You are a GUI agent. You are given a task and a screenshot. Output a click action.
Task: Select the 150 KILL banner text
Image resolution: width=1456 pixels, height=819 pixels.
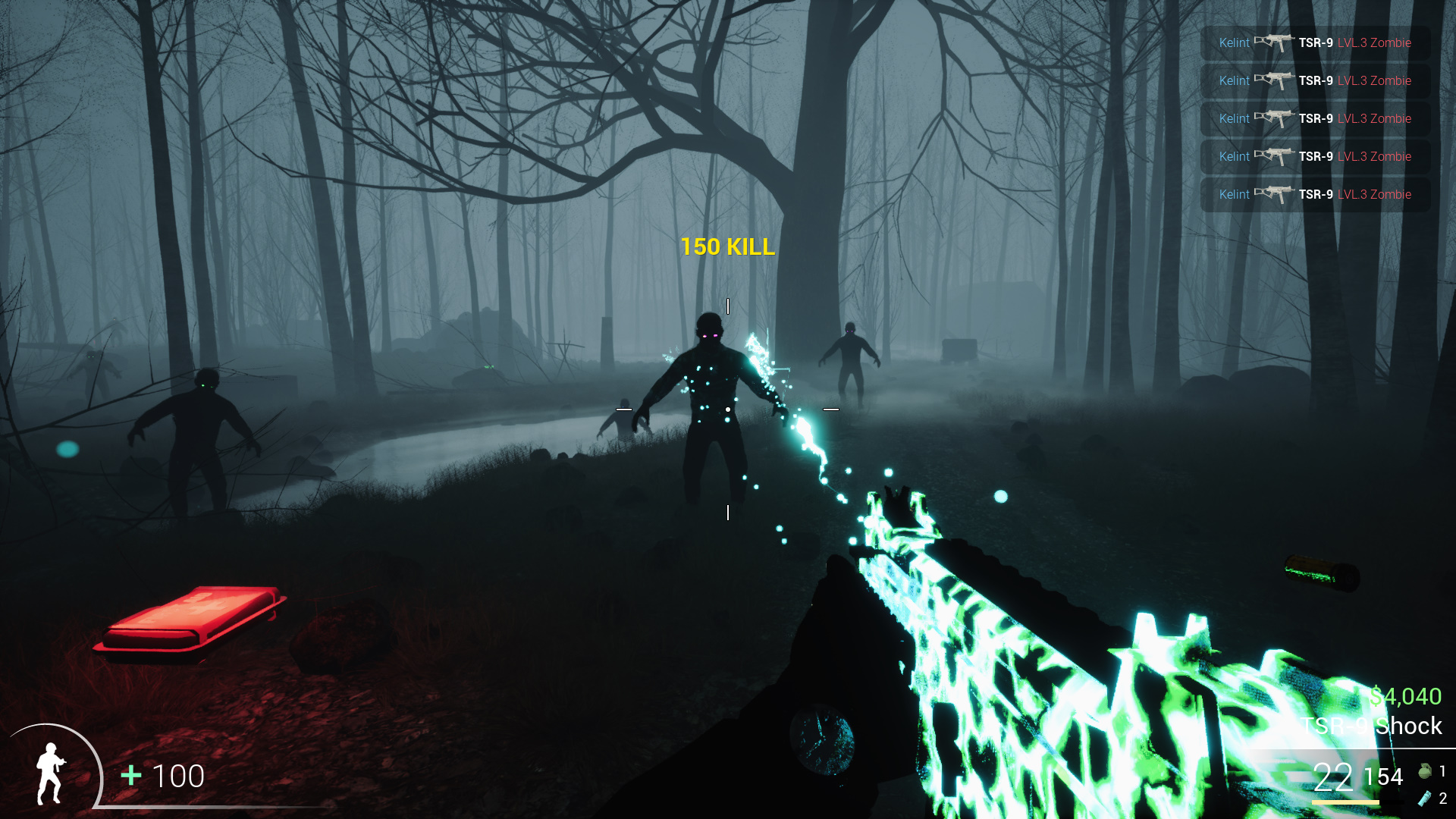(x=727, y=246)
